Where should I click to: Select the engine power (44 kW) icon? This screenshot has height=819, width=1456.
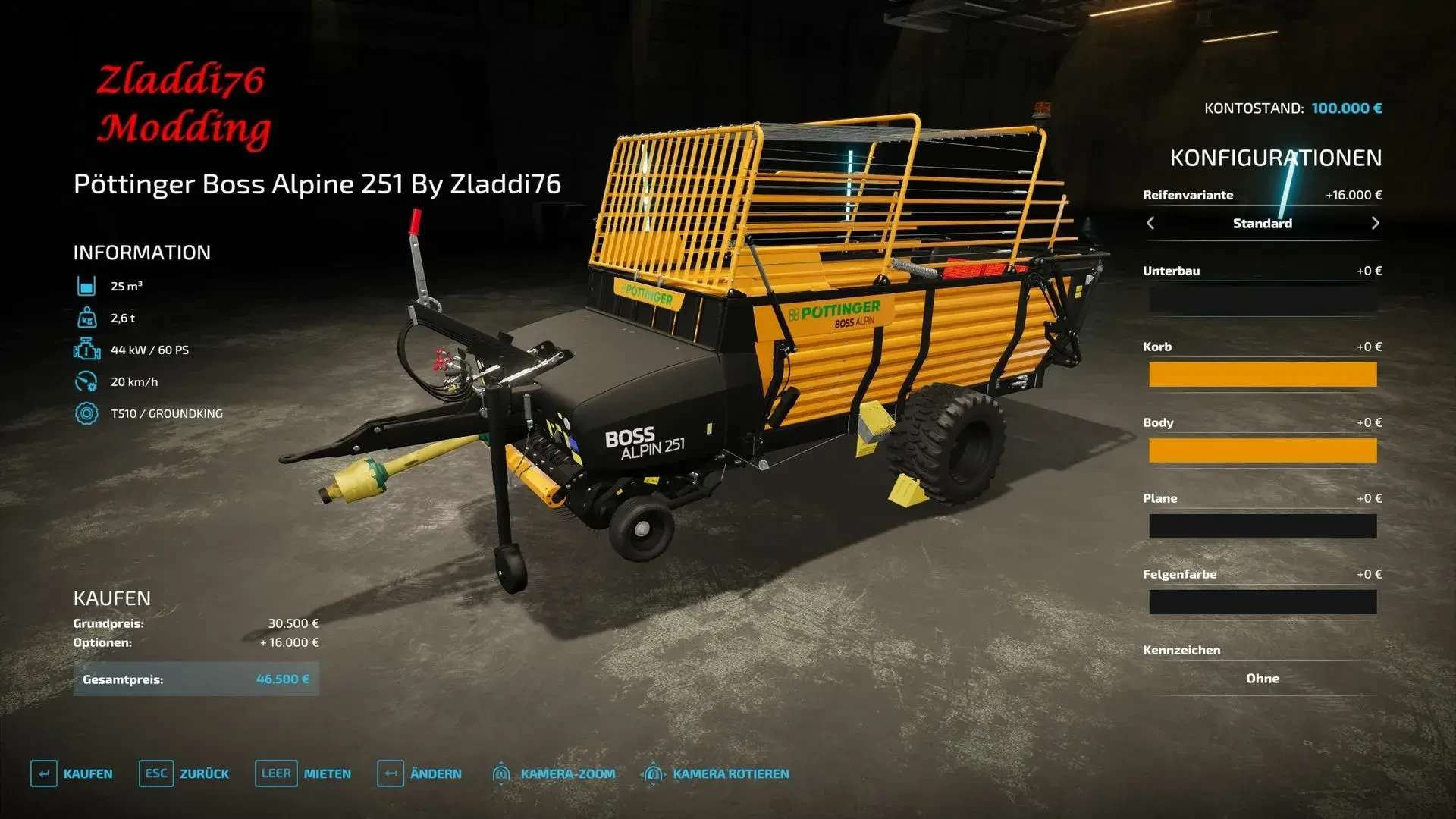click(x=88, y=350)
